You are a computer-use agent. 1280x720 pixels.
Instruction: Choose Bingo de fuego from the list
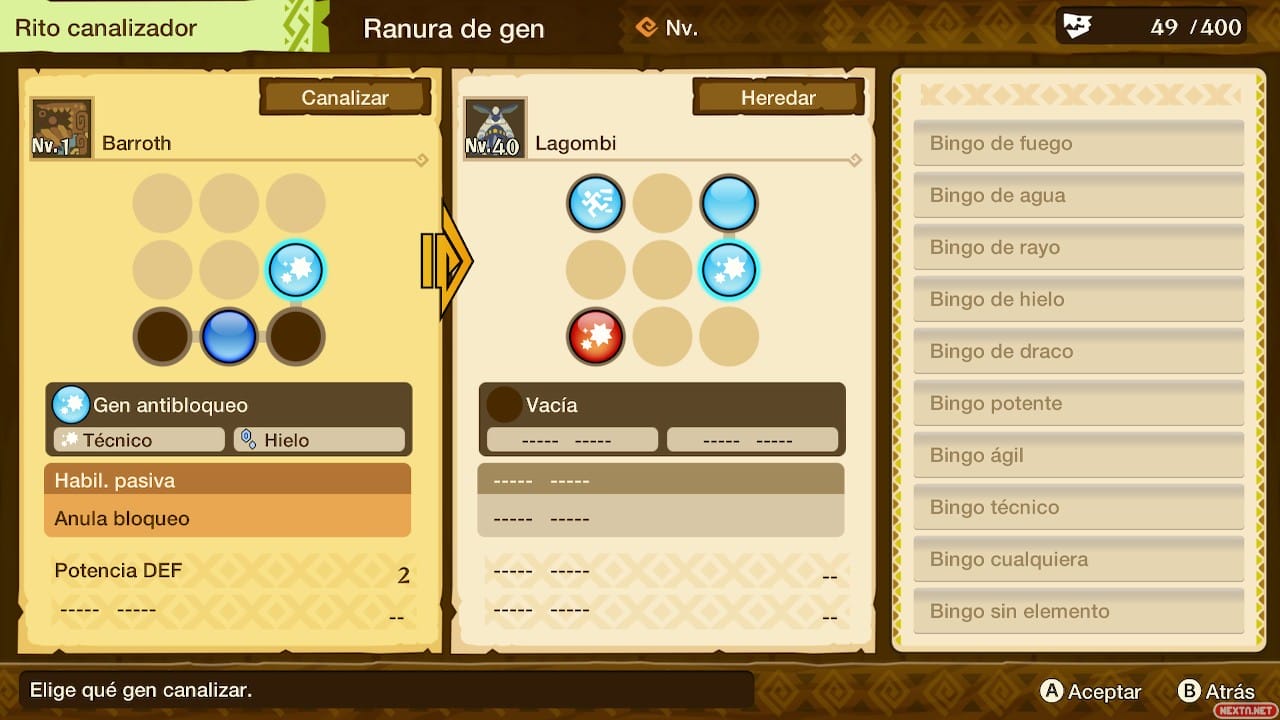(1078, 143)
